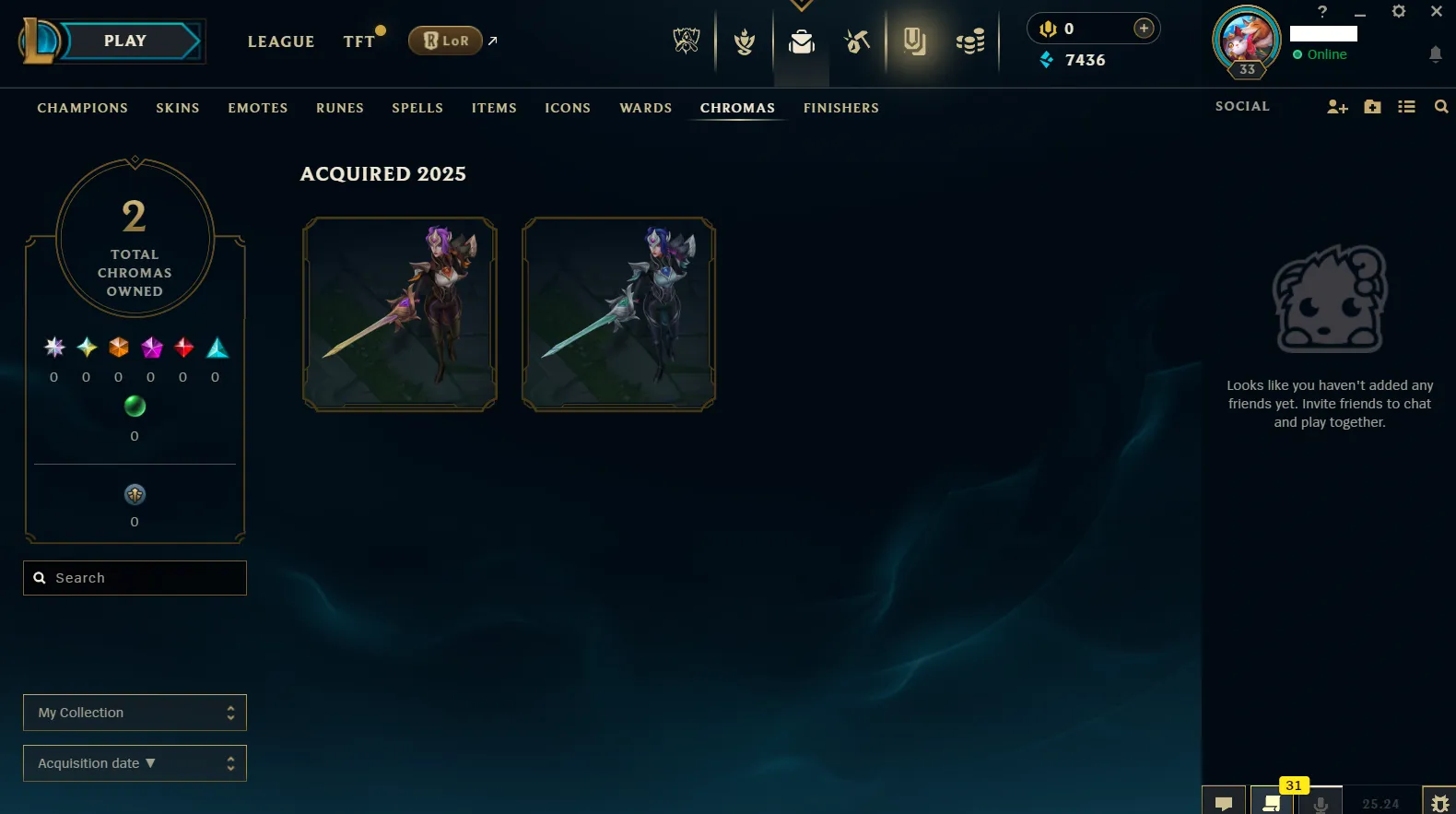
Task: Toggle the chat bubble panel
Action: point(1225,801)
